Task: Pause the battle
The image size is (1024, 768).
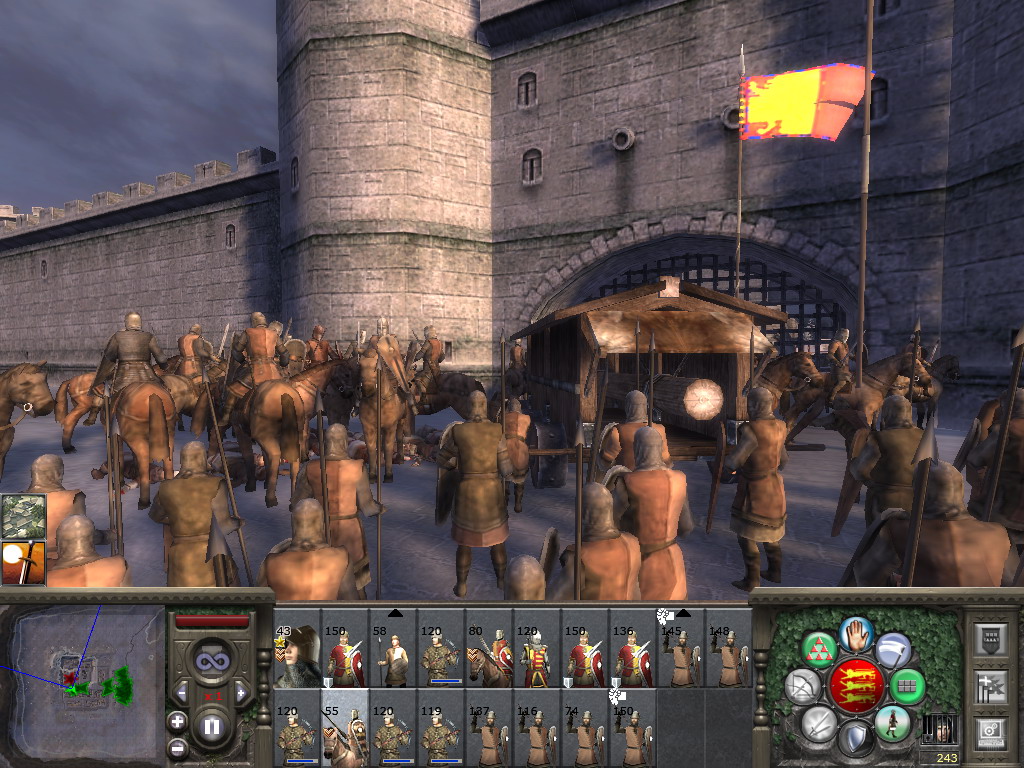Action: point(212,726)
